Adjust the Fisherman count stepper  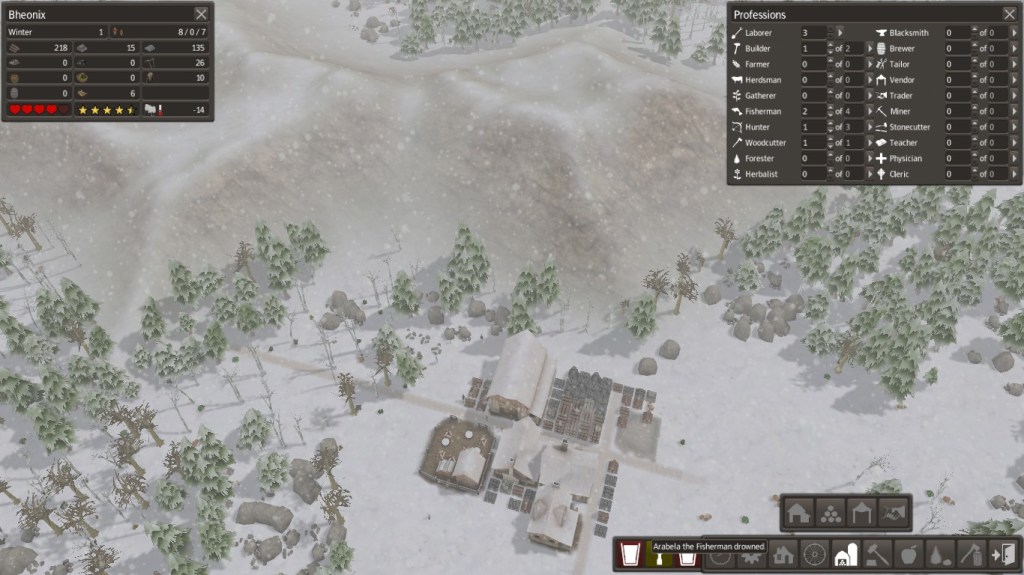click(829, 111)
